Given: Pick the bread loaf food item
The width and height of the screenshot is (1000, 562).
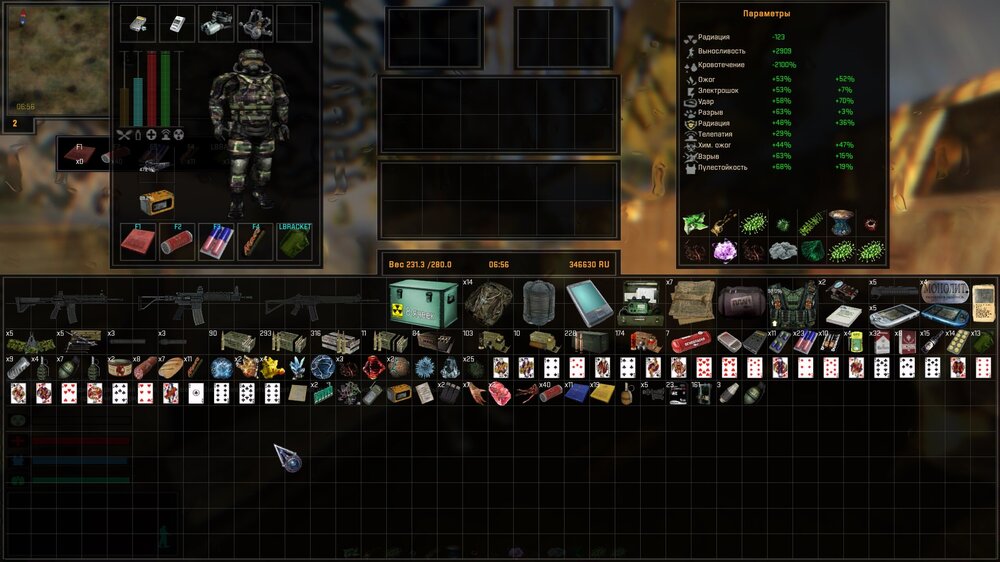Looking at the screenshot, I should click(x=170, y=367).
